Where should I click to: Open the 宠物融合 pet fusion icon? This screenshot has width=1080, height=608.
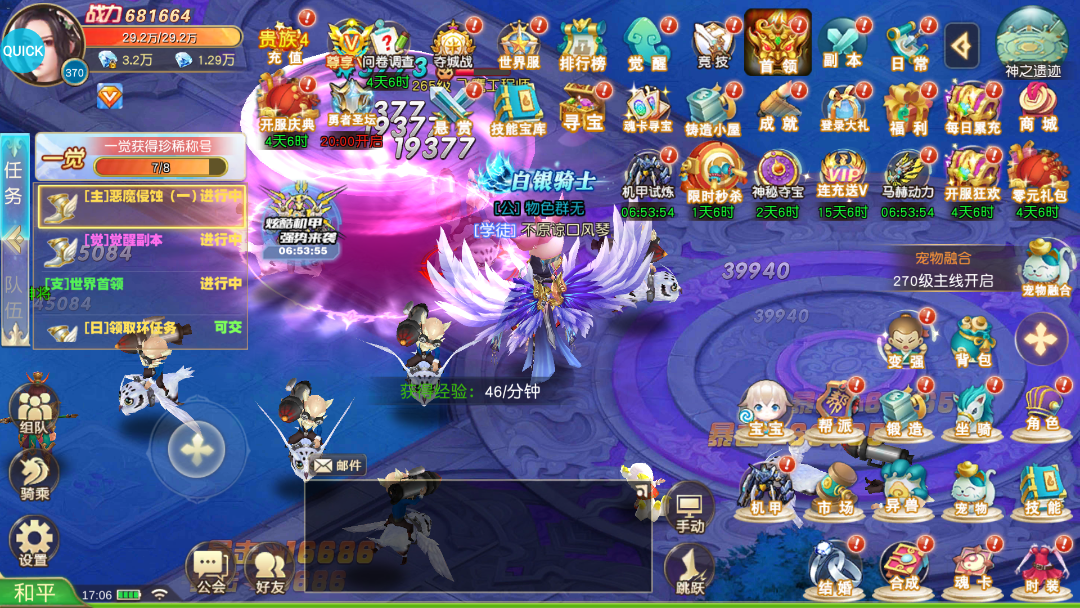pos(1046,268)
